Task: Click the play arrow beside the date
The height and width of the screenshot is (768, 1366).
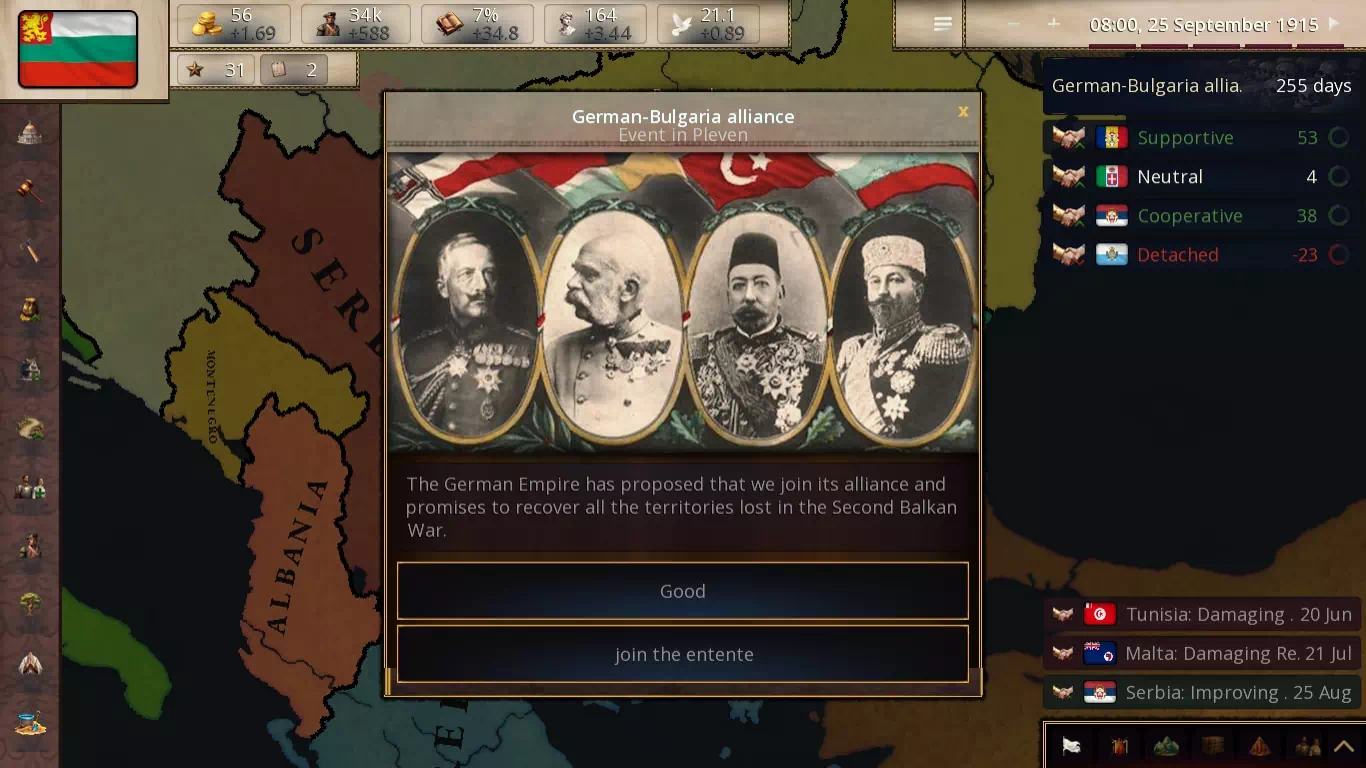Action: (x=1334, y=24)
